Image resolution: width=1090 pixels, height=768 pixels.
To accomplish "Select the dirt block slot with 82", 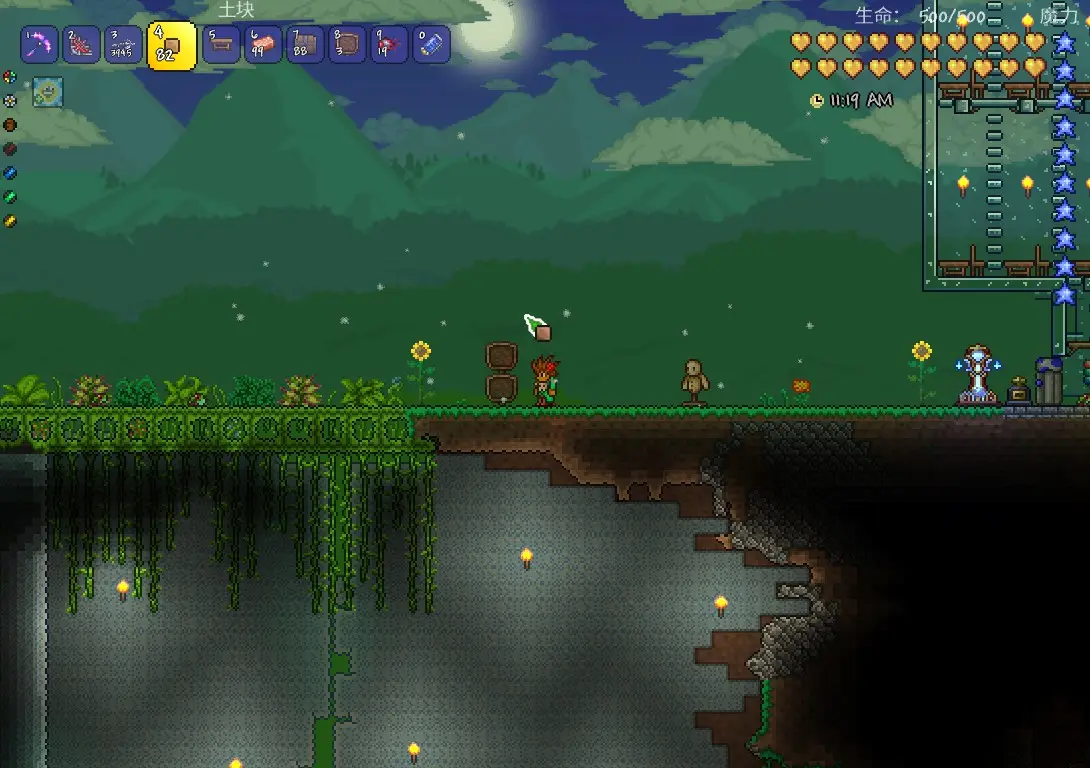I will (x=171, y=46).
